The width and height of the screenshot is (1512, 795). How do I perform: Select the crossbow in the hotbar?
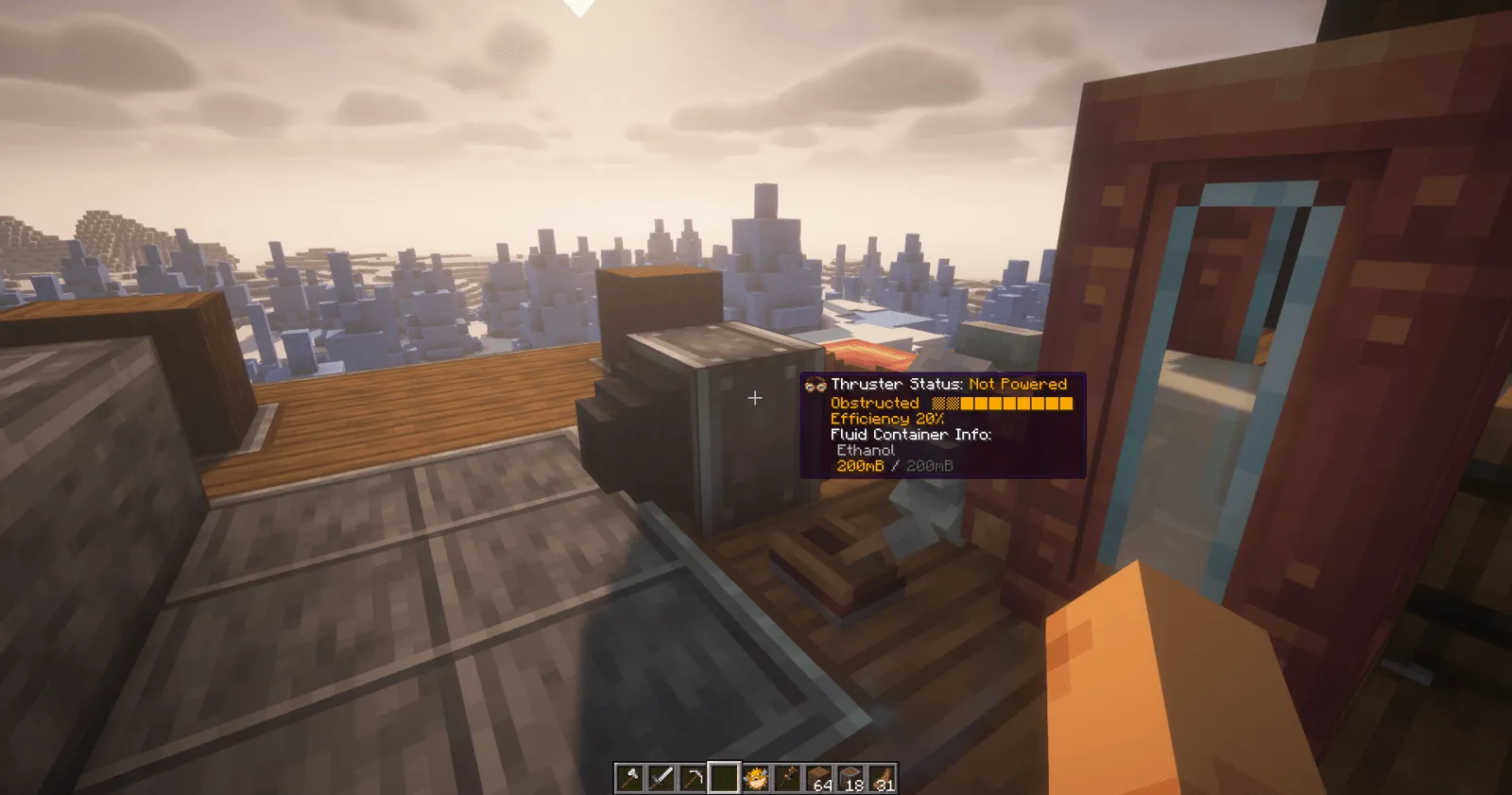(x=786, y=778)
